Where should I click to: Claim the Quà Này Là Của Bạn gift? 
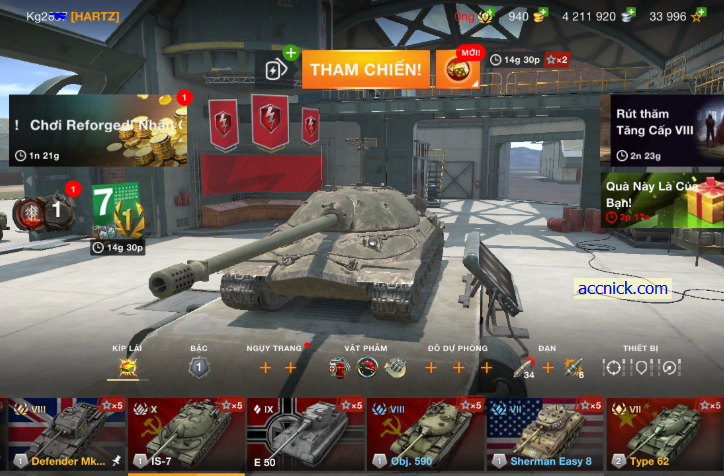666,198
